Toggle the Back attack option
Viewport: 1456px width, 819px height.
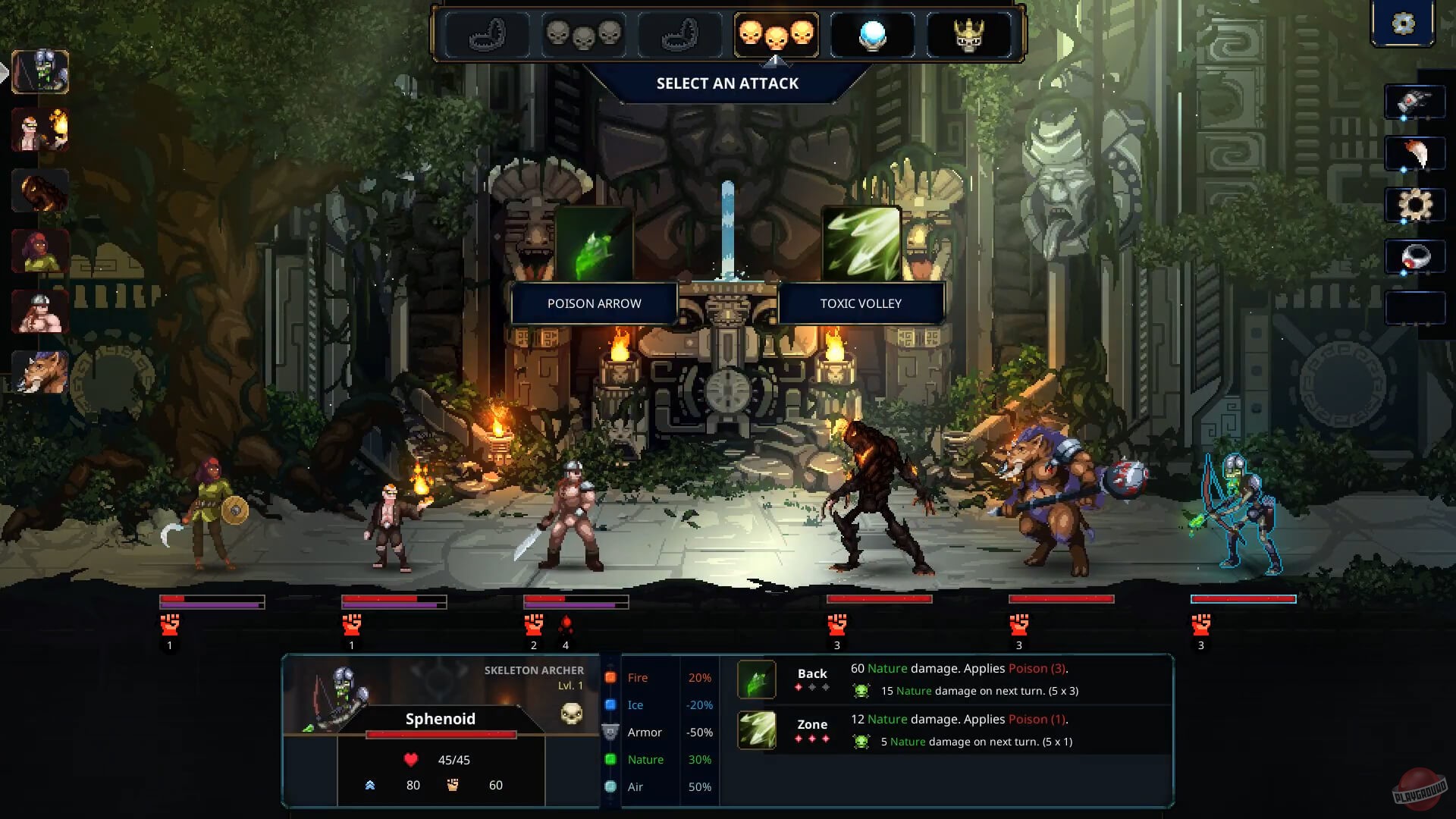click(x=811, y=673)
